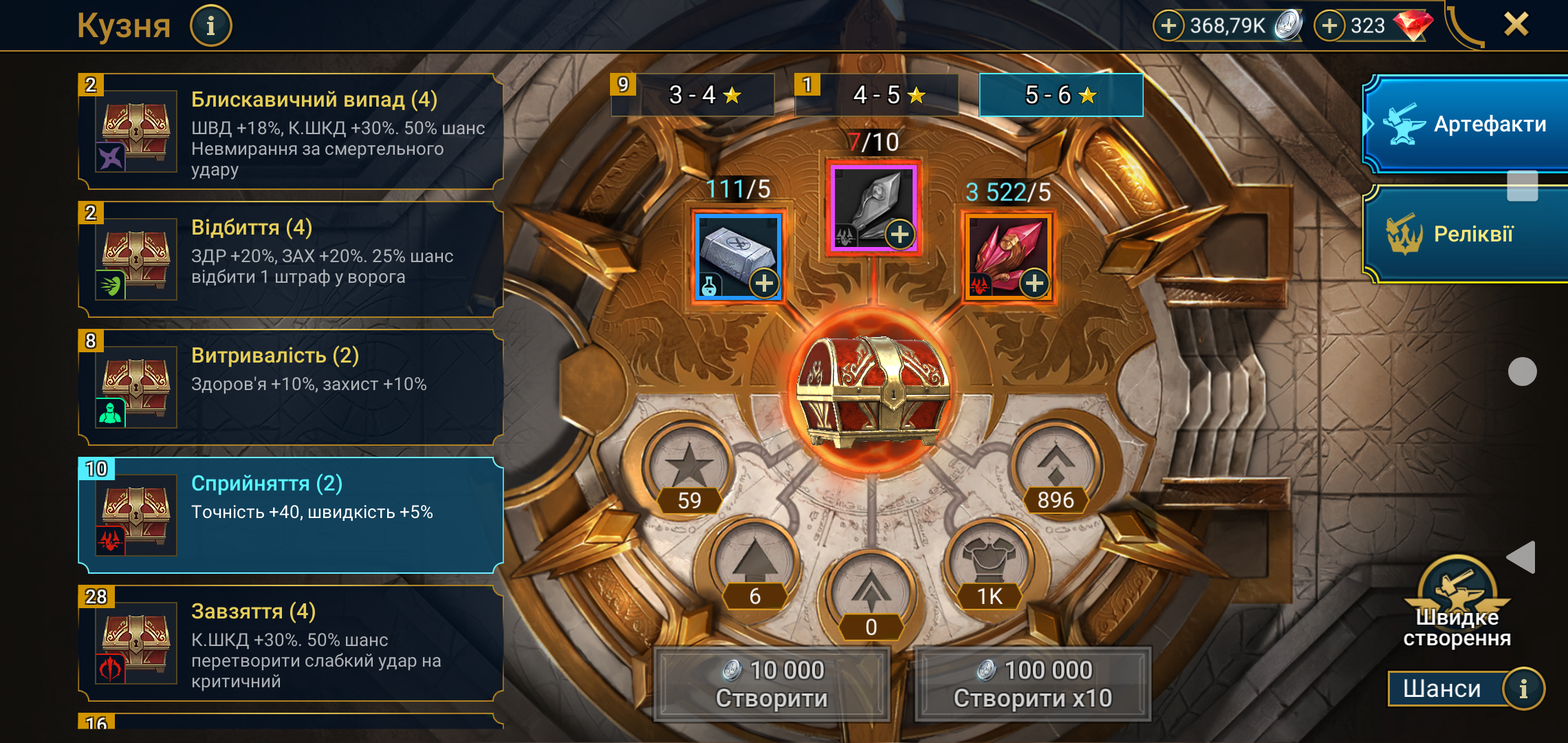Add more gems with the plus button
The height and width of the screenshot is (743, 1568).
pos(1330,26)
